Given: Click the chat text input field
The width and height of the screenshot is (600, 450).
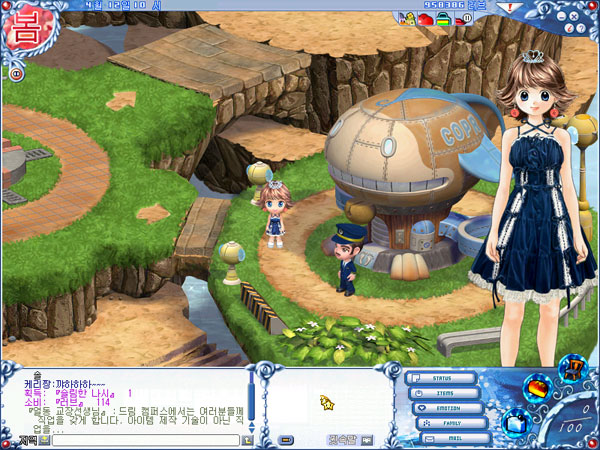Looking at the screenshot, I should 145,439.
